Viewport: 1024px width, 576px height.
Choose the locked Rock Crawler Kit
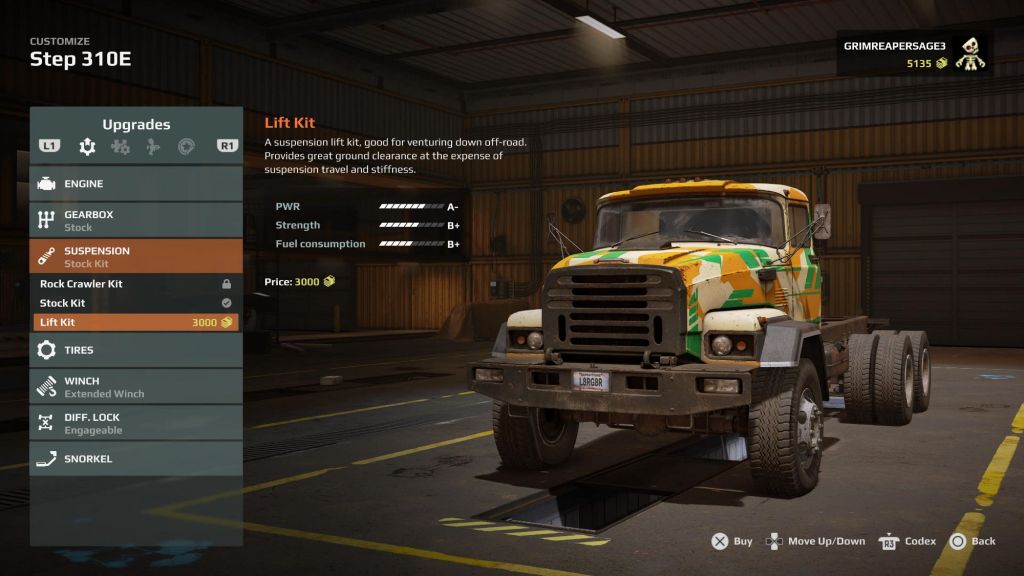[136, 284]
